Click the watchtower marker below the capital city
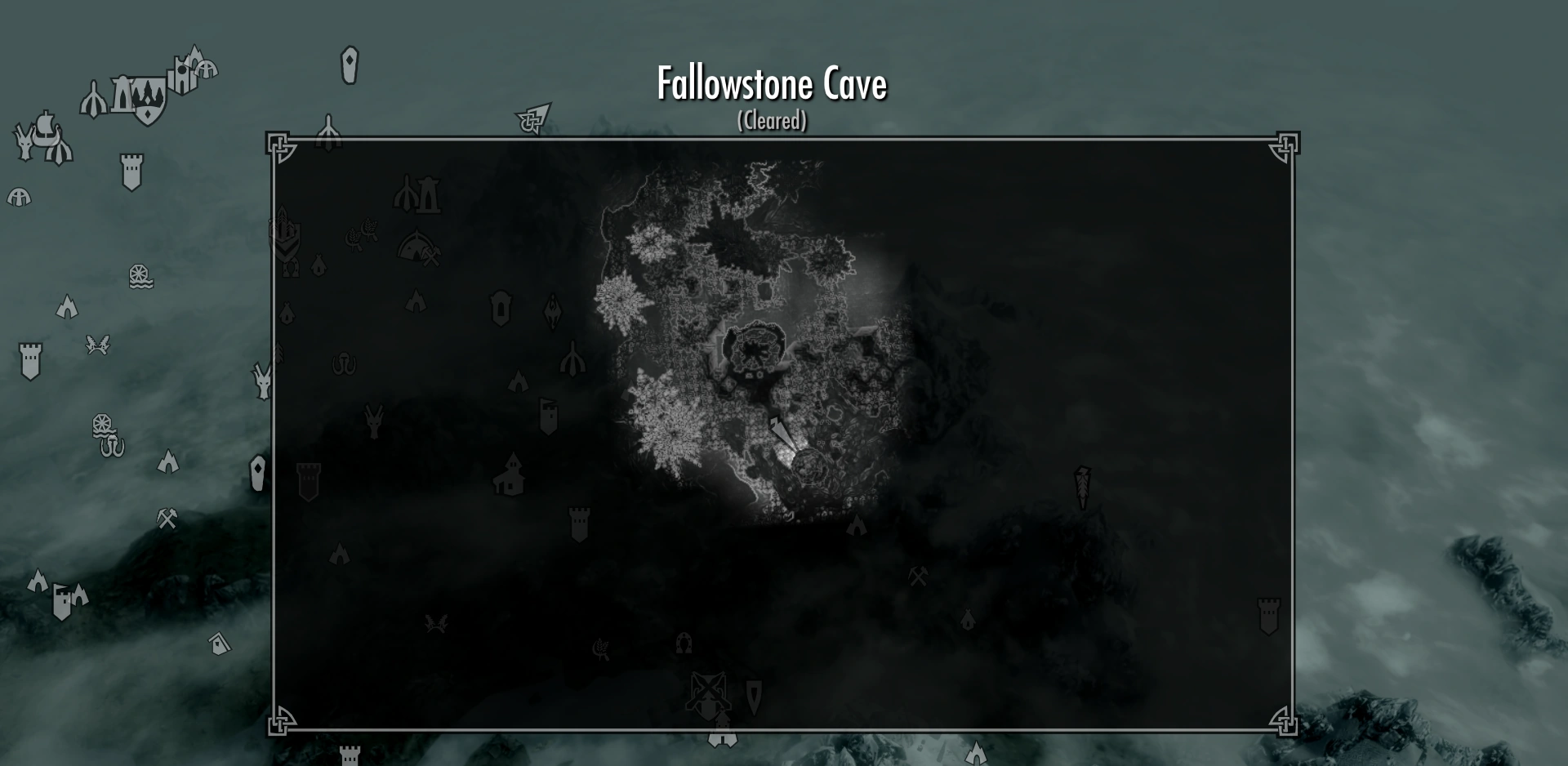Viewport: 1568px width, 766px height. point(131,167)
